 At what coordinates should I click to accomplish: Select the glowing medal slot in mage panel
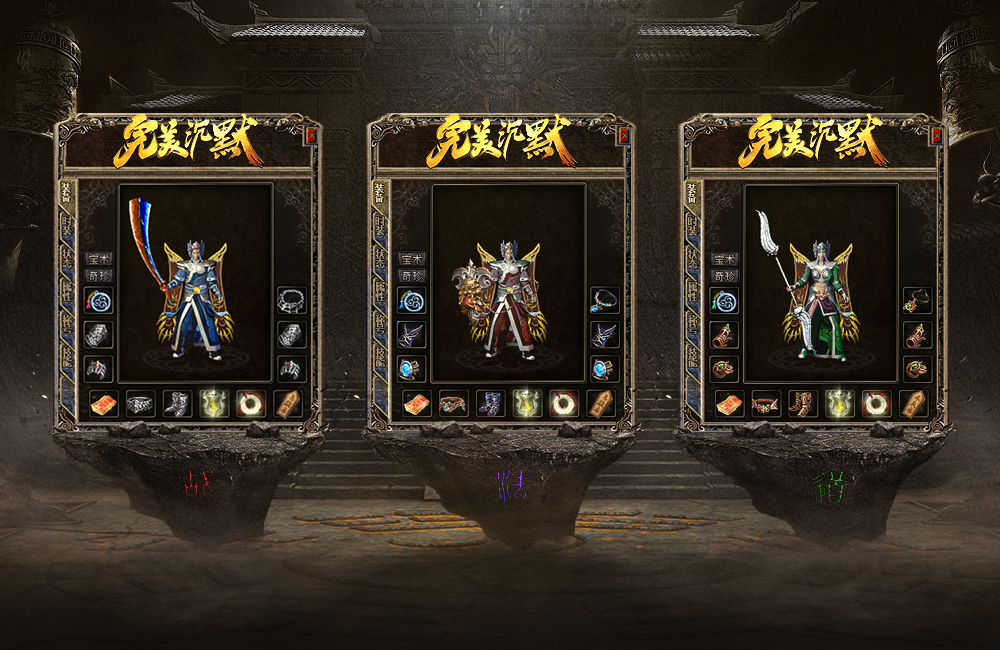[527, 403]
